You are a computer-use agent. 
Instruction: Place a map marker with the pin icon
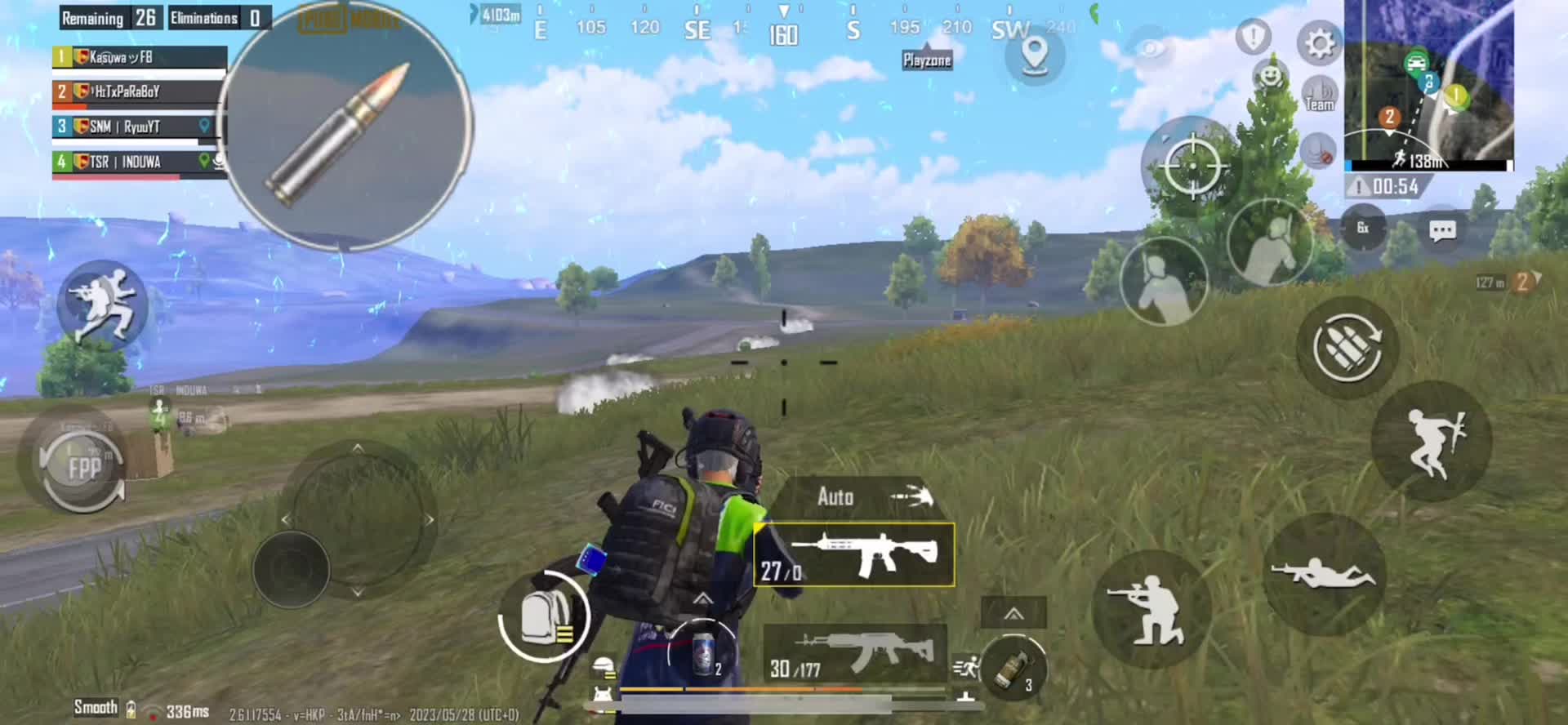tap(1035, 55)
